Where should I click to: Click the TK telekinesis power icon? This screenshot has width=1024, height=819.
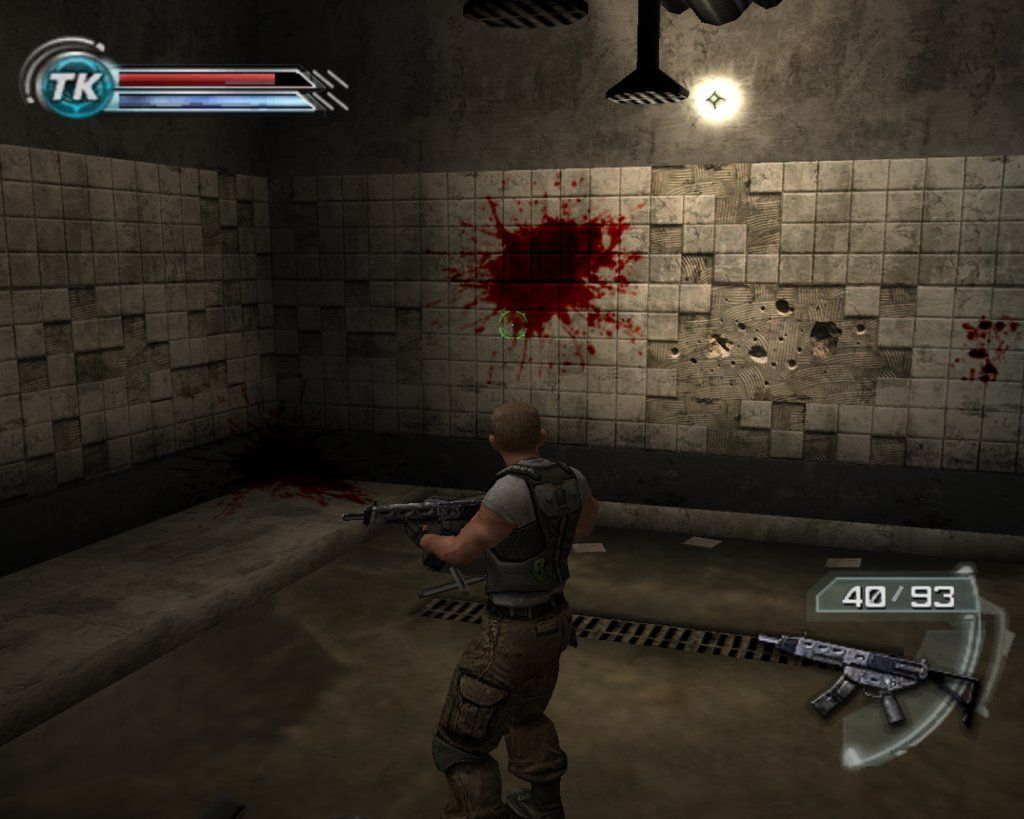tap(74, 86)
